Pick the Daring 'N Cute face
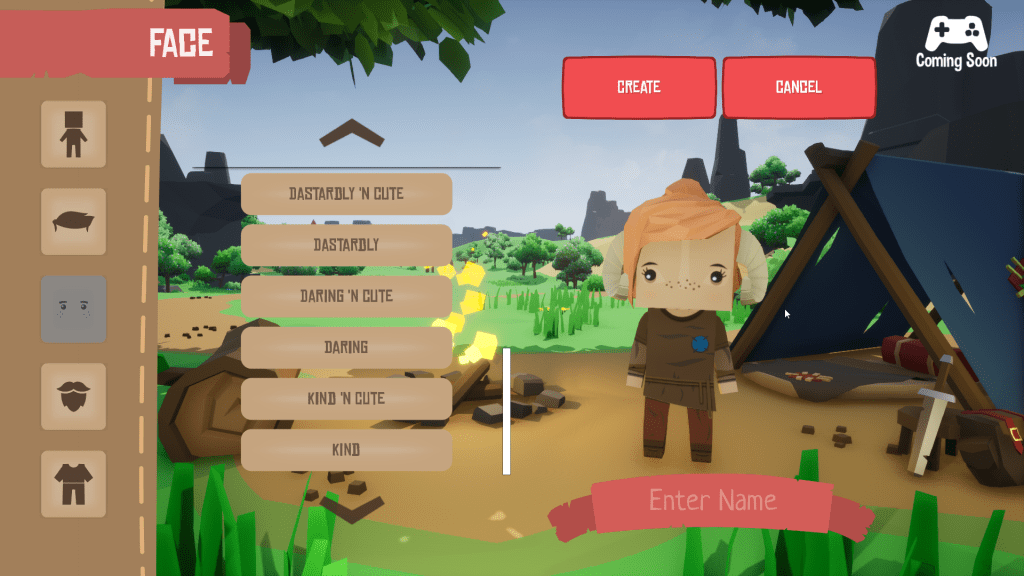 tap(346, 297)
